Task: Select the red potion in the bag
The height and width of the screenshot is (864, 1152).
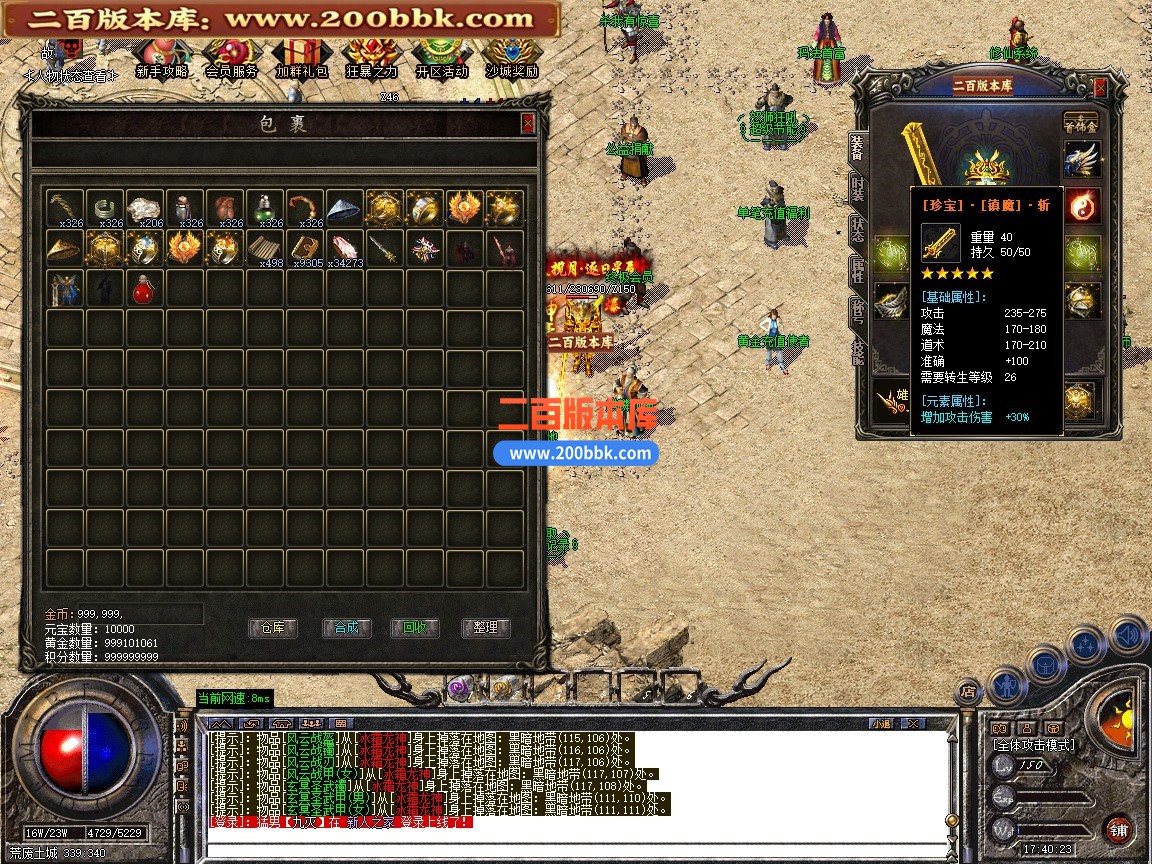Action: (x=144, y=290)
